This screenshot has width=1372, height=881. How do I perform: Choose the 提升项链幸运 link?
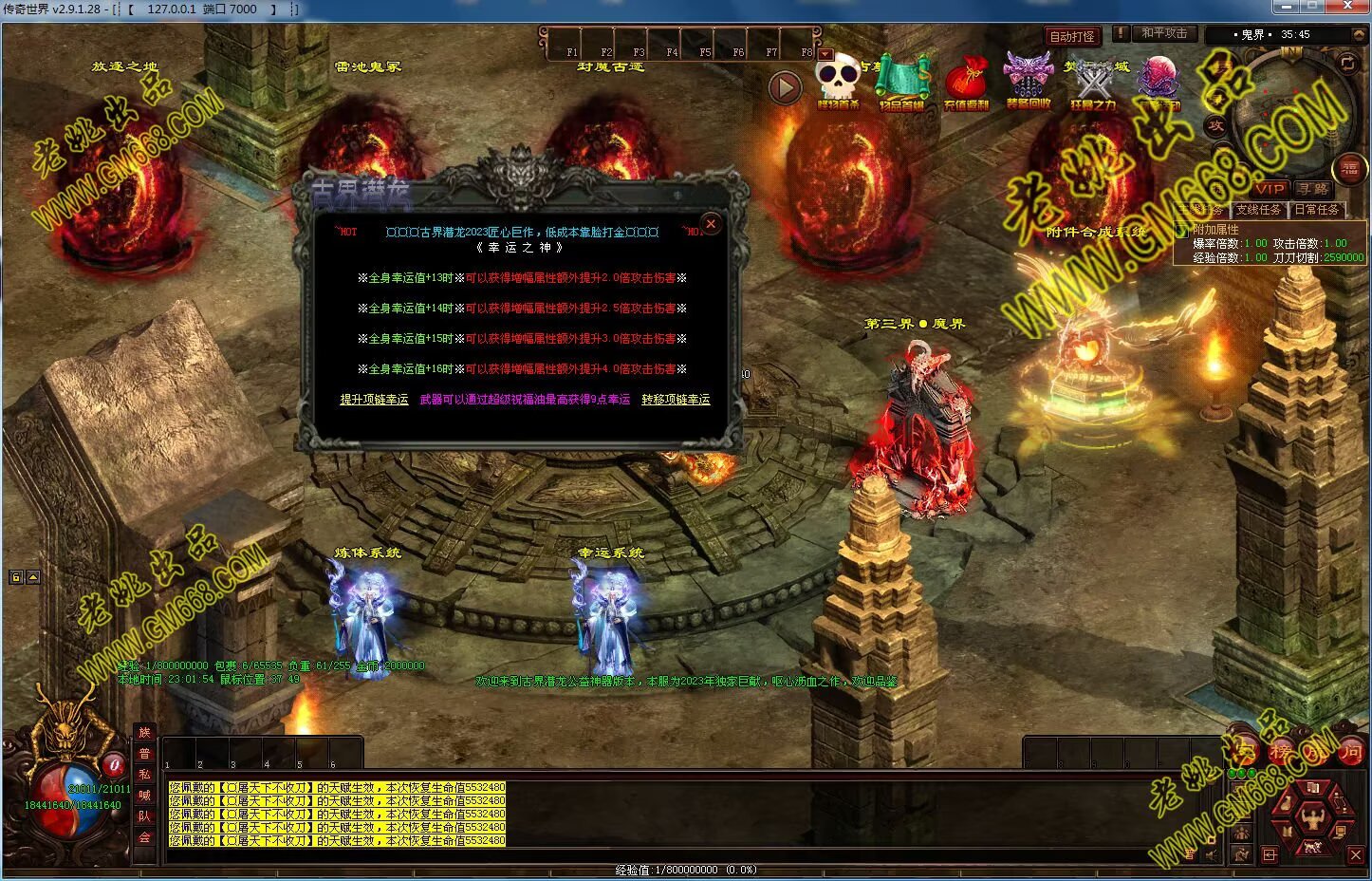pos(374,400)
